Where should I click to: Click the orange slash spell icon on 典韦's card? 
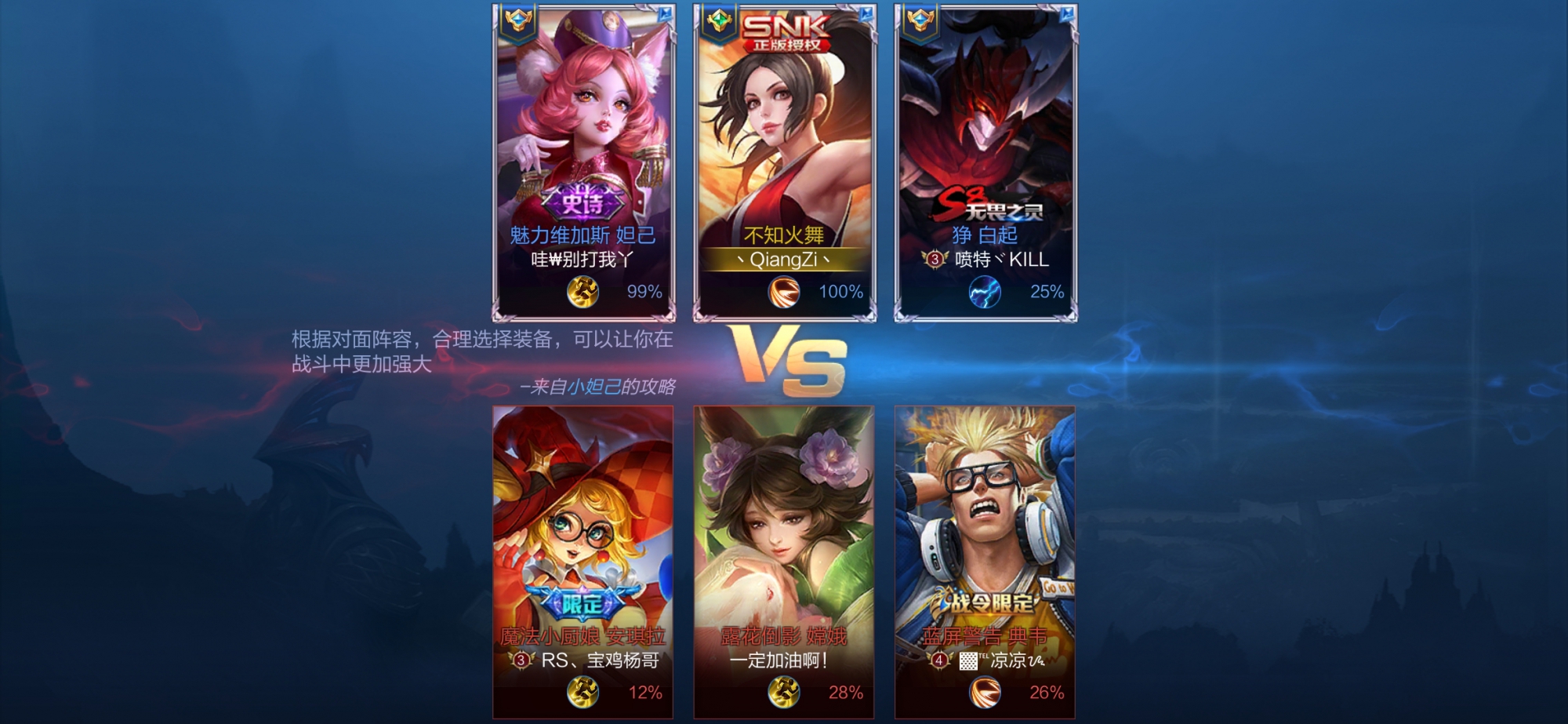(985, 693)
